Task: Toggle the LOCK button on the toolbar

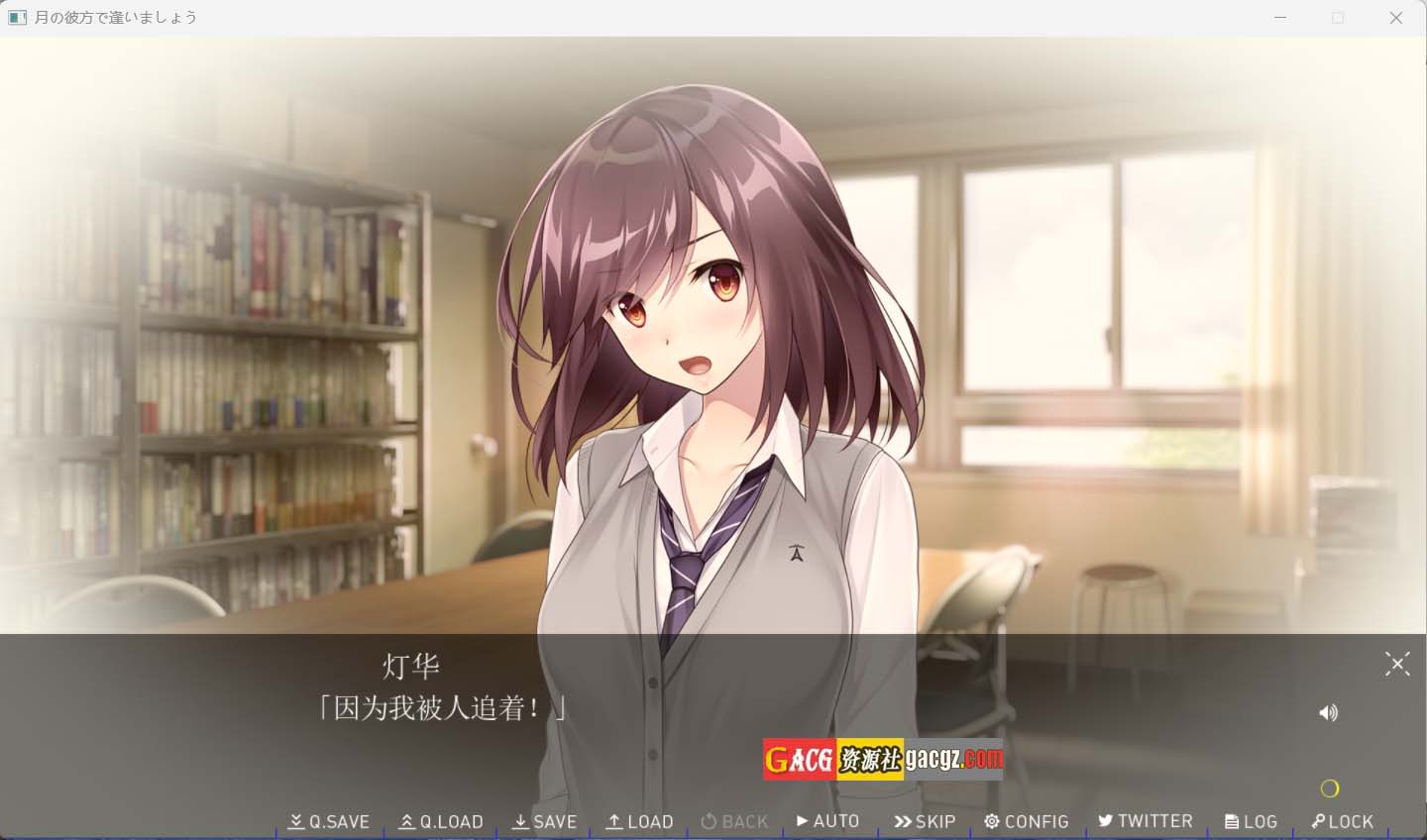Action: (1342, 821)
